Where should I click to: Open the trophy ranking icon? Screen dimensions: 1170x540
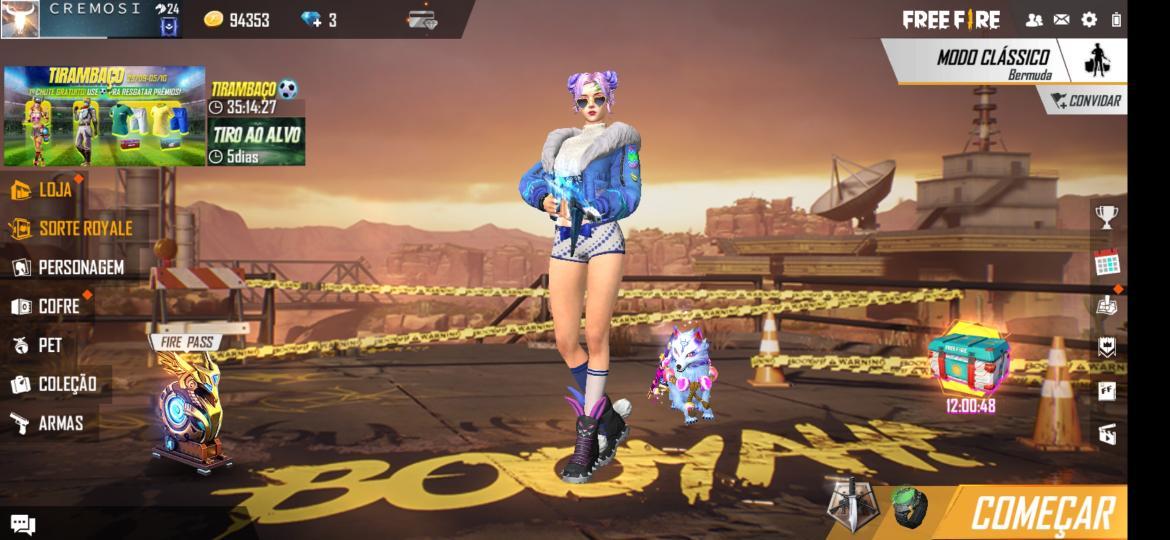click(1106, 216)
